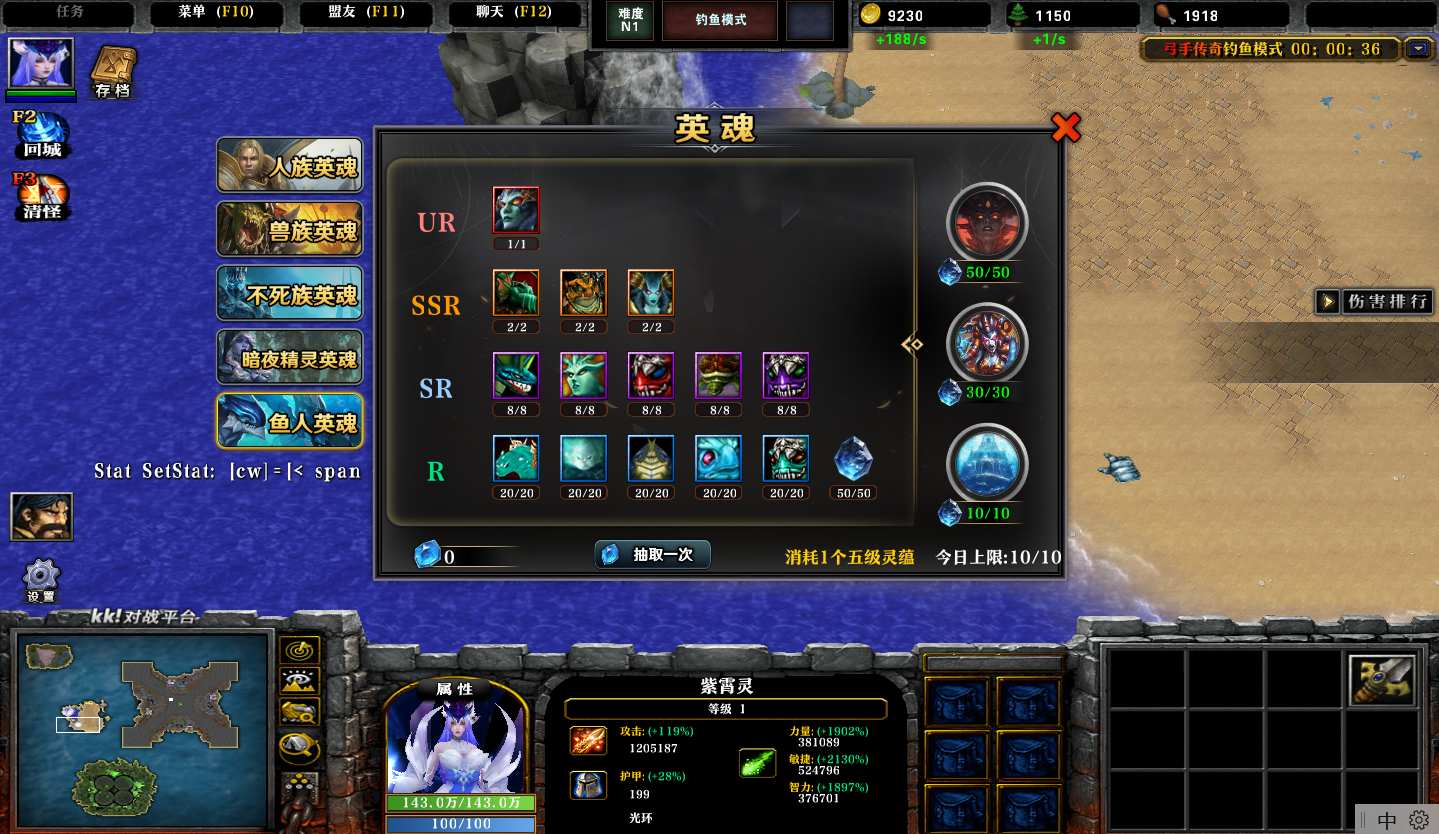Select the blue crystal reward in R row
This screenshot has width=1439, height=834.
tap(853, 459)
